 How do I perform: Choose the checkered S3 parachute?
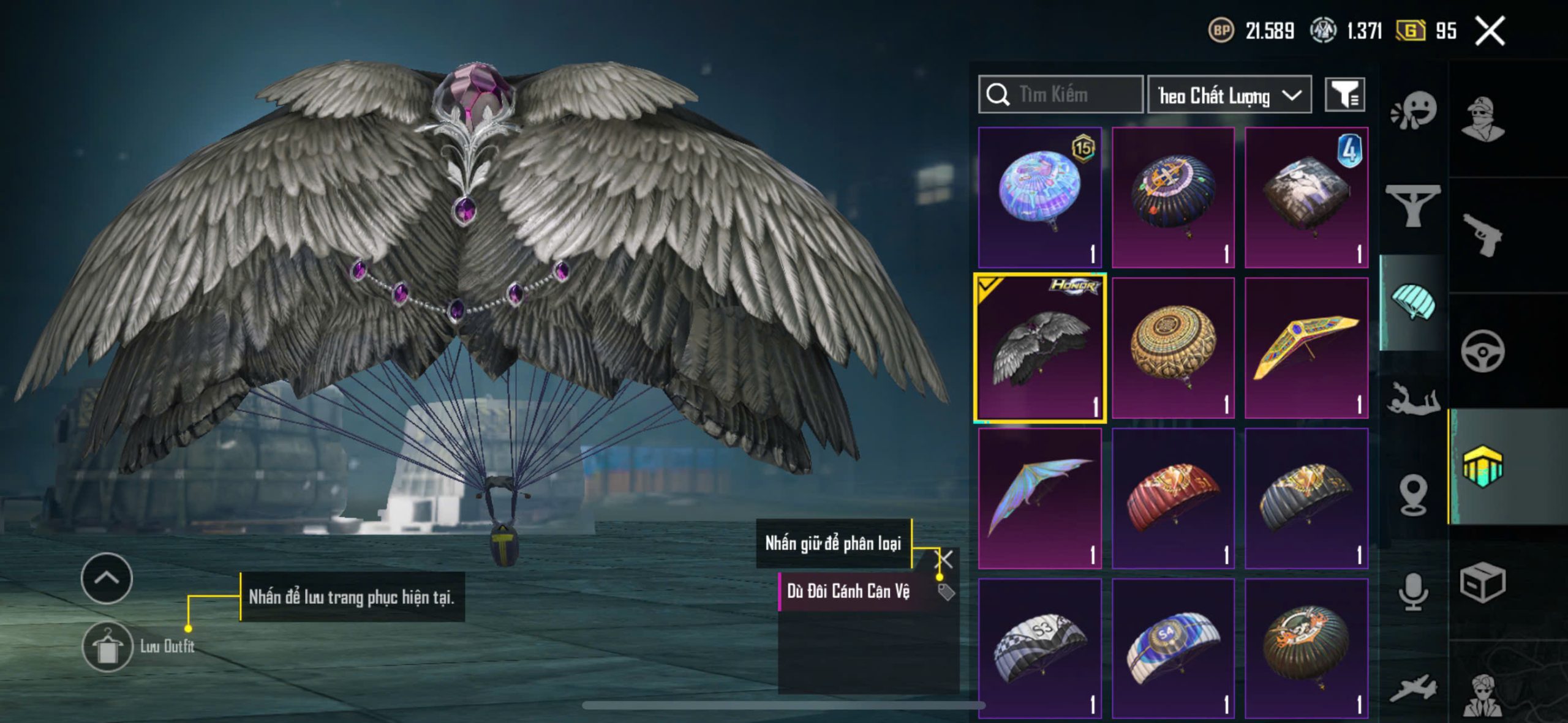(1039, 648)
